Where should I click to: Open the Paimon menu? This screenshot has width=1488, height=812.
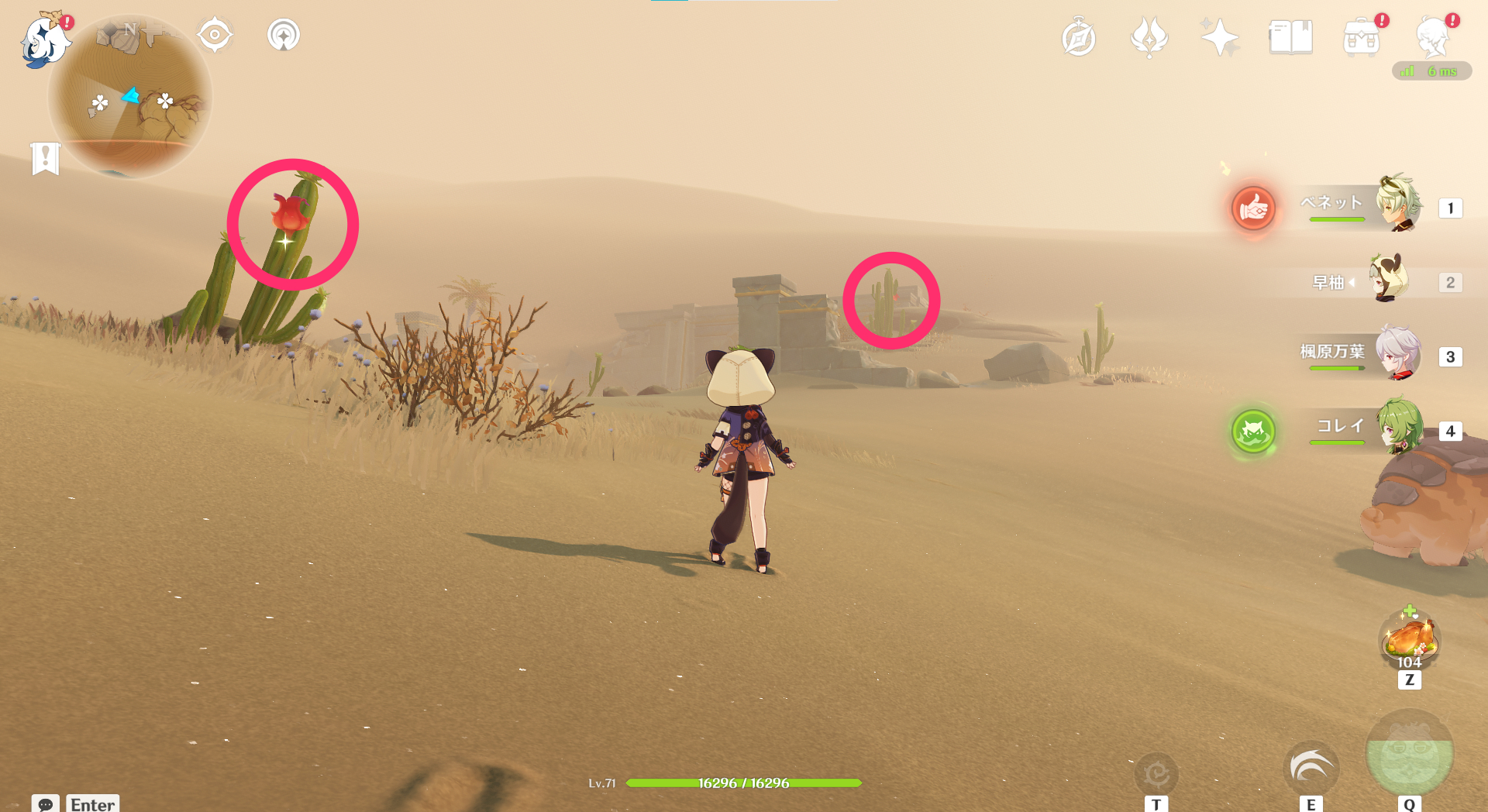pyautogui.click(x=46, y=40)
